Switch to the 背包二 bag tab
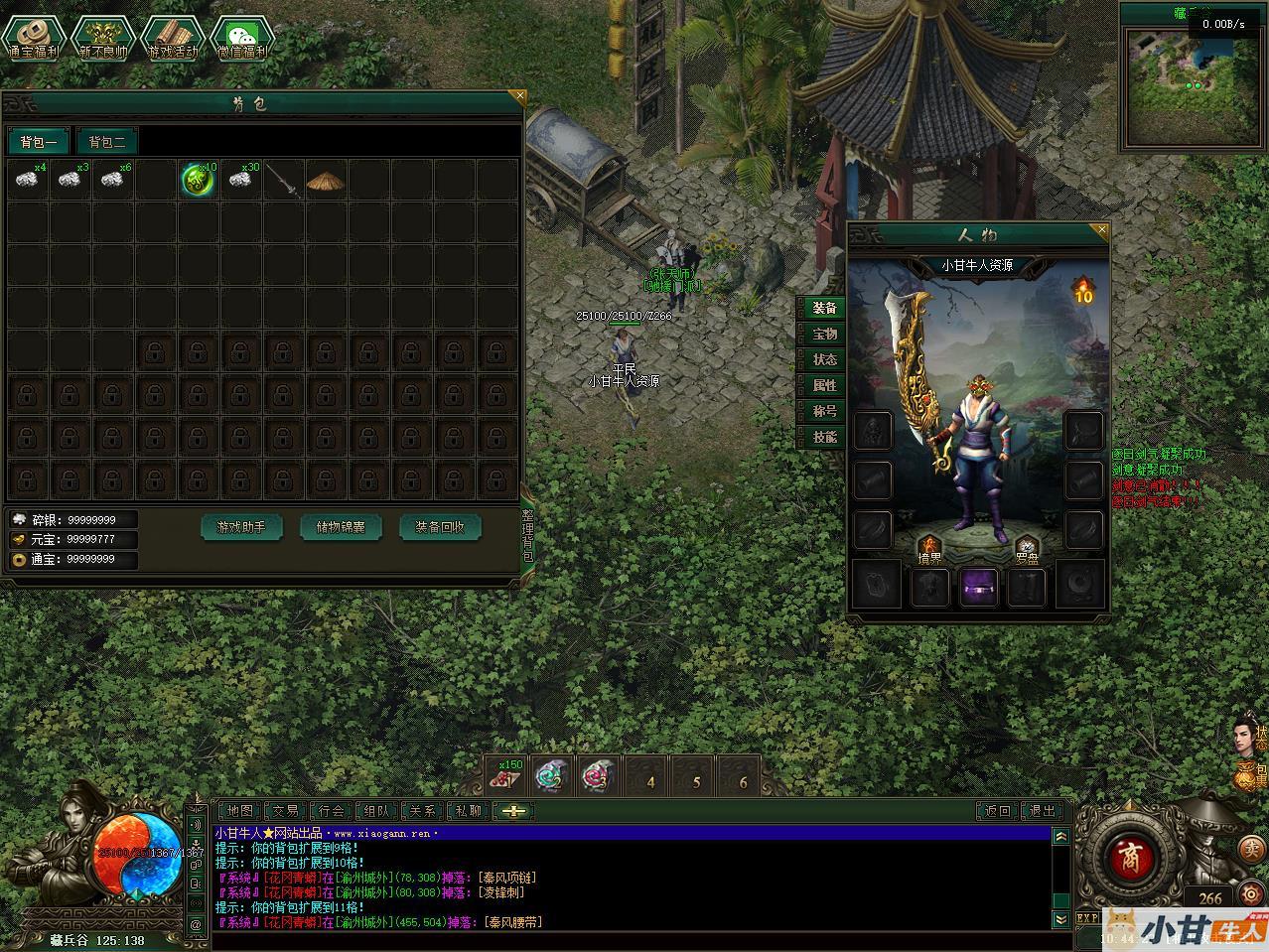1269x952 pixels. pyautogui.click(x=107, y=142)
